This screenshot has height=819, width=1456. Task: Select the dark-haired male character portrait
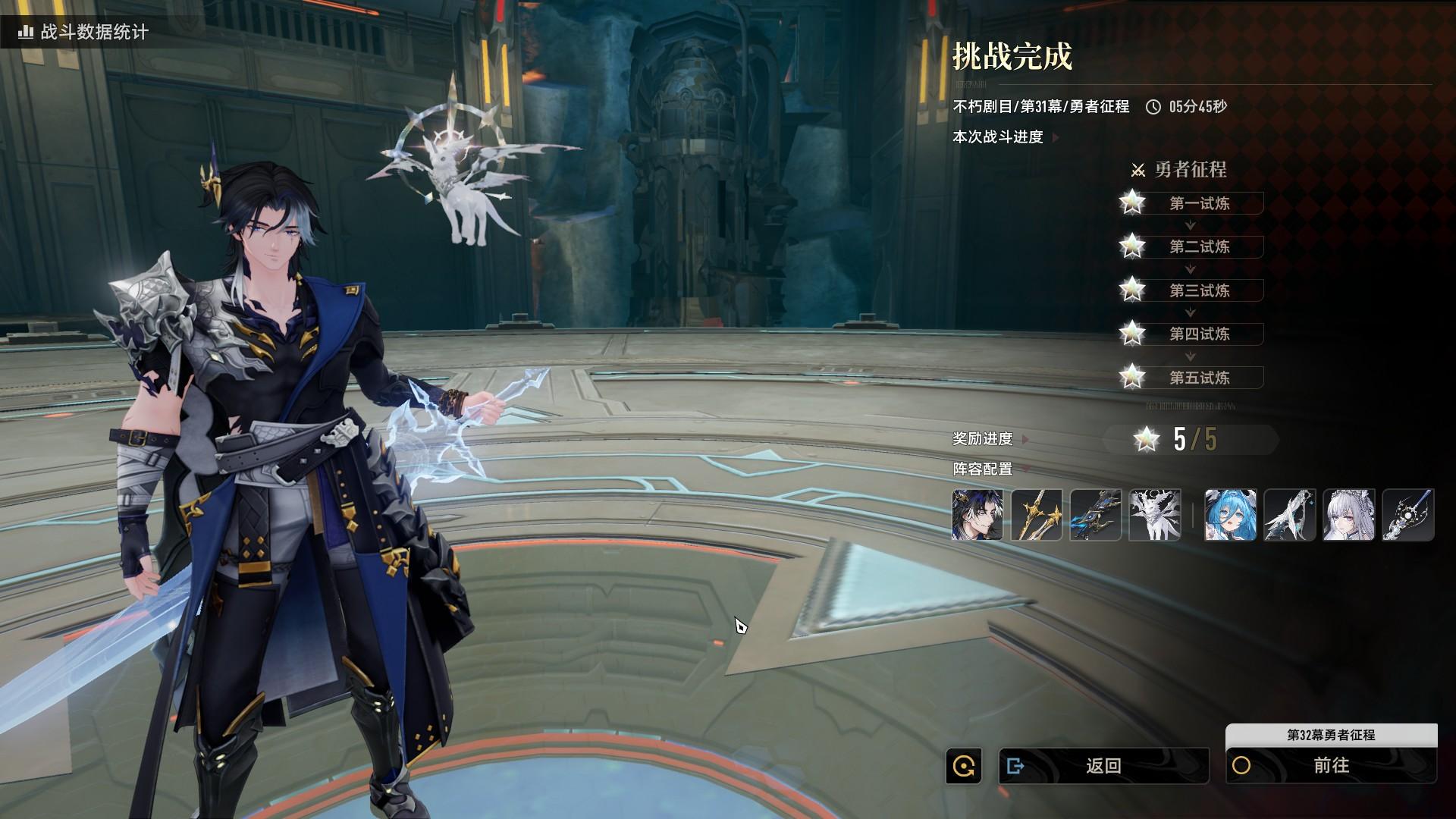(977, 515)
